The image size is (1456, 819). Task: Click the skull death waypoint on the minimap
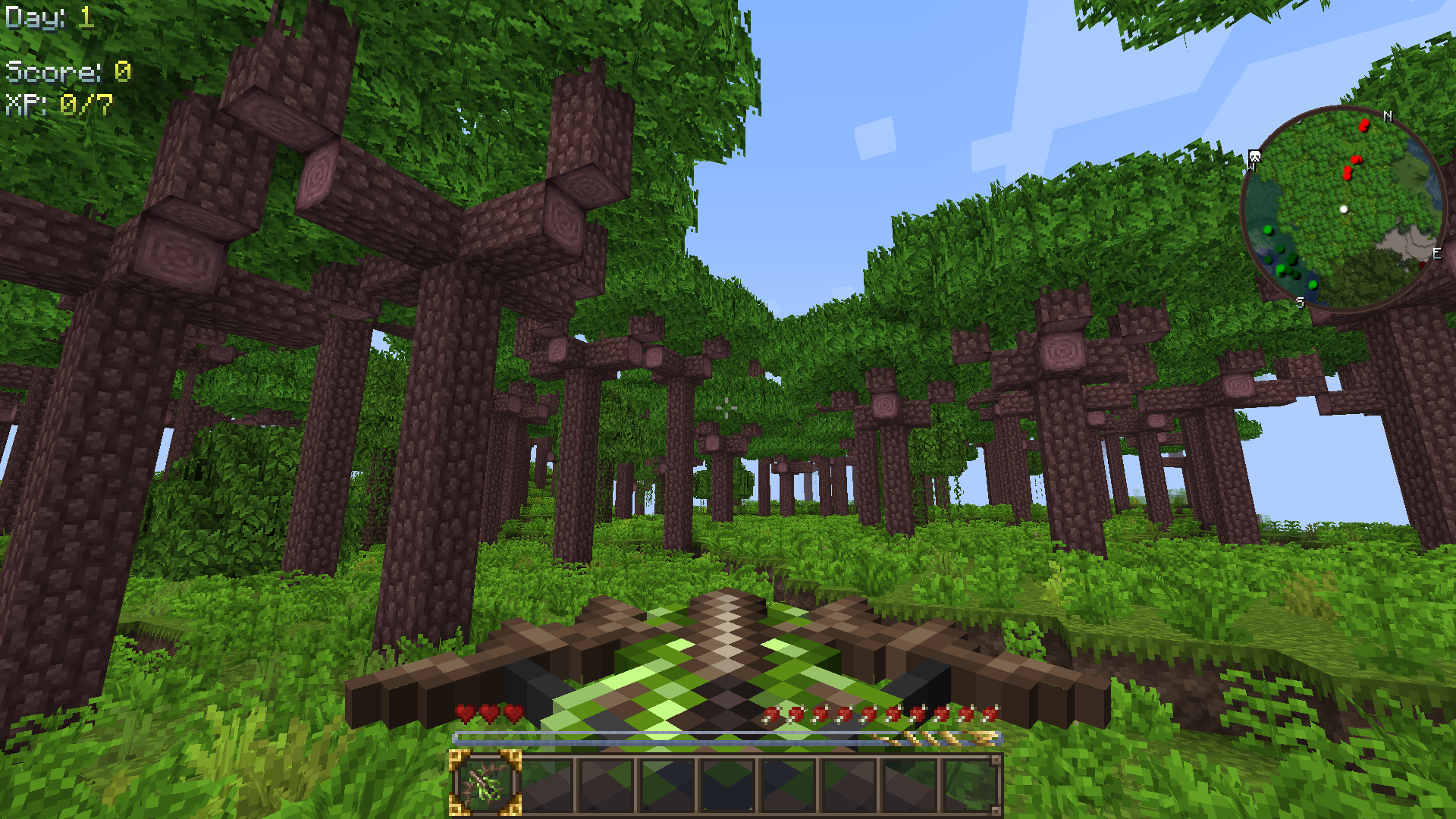(1254, 155)
